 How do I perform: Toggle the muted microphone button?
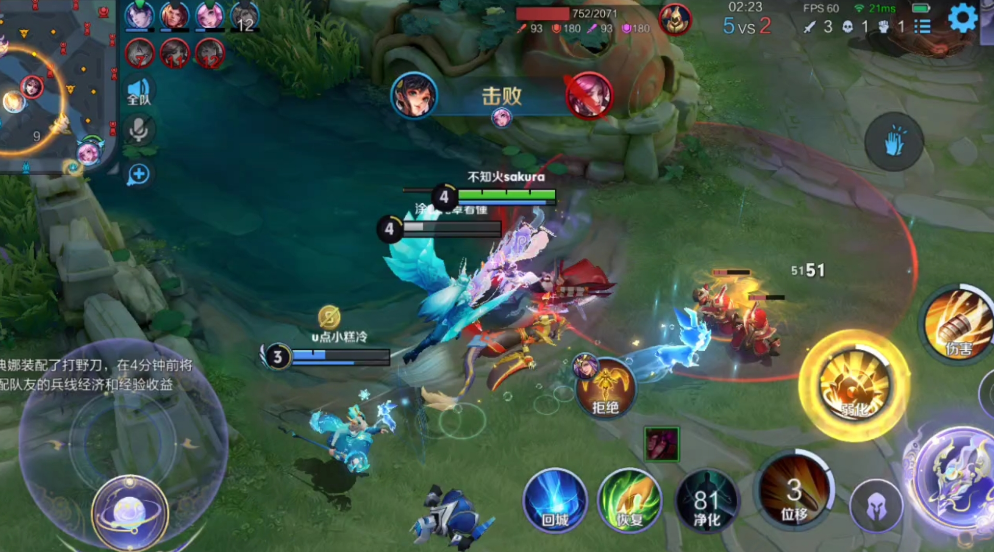(139, 130)
